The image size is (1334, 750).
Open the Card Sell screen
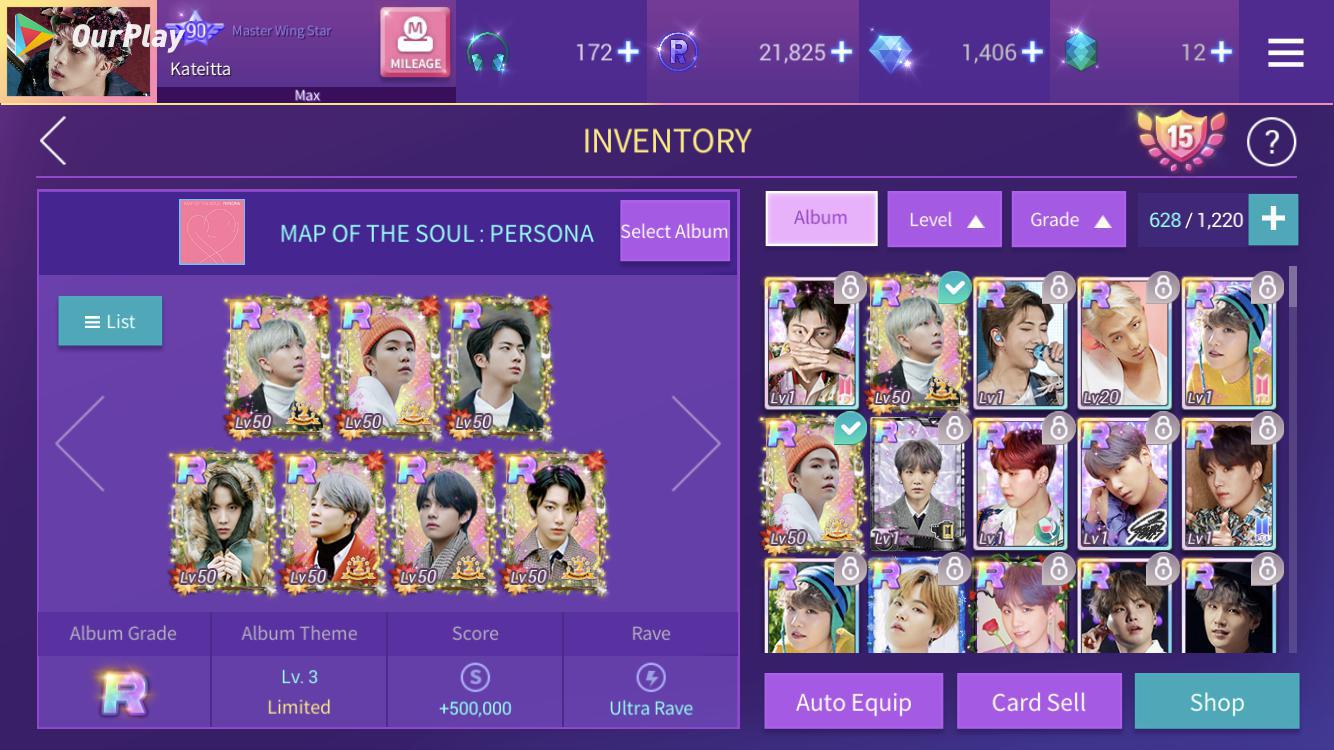coord(1038,702)
